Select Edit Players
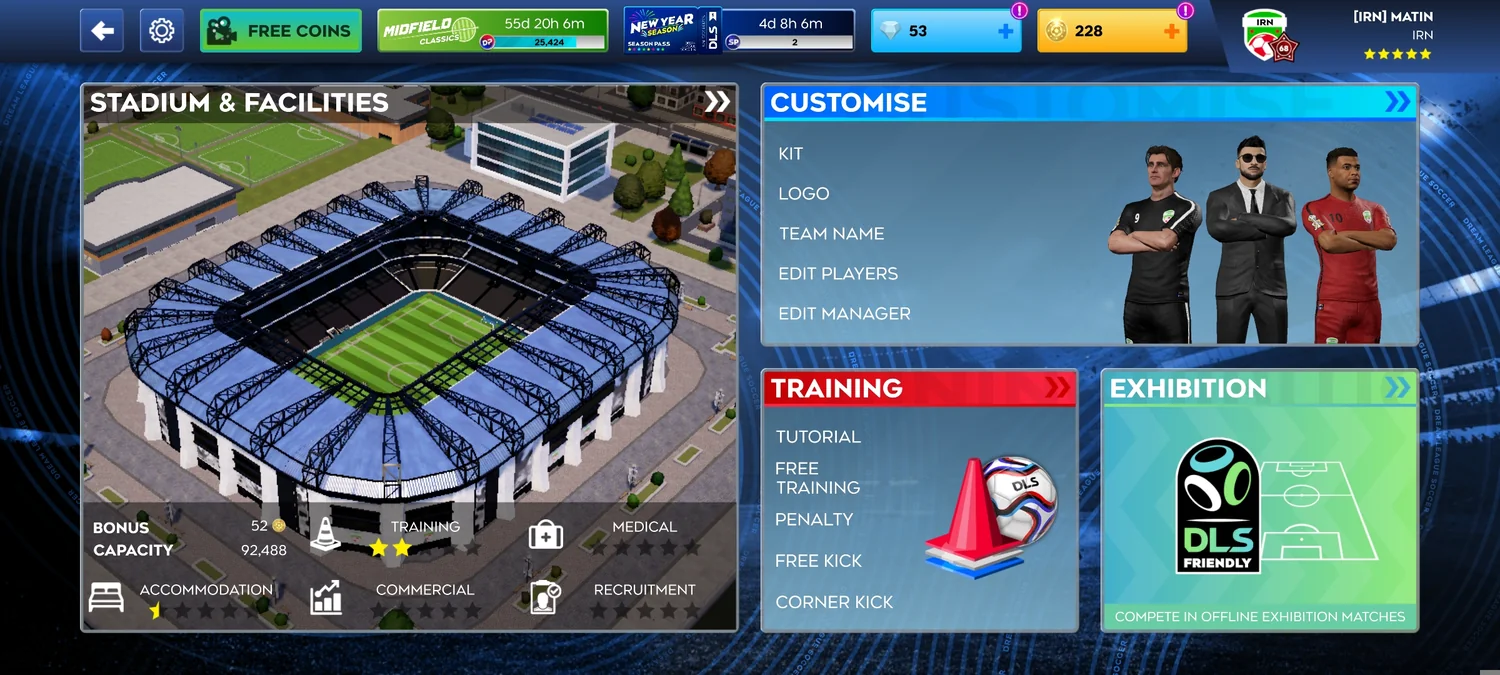The height and width of the screenshot is (675, 1500). click(838, 274)
